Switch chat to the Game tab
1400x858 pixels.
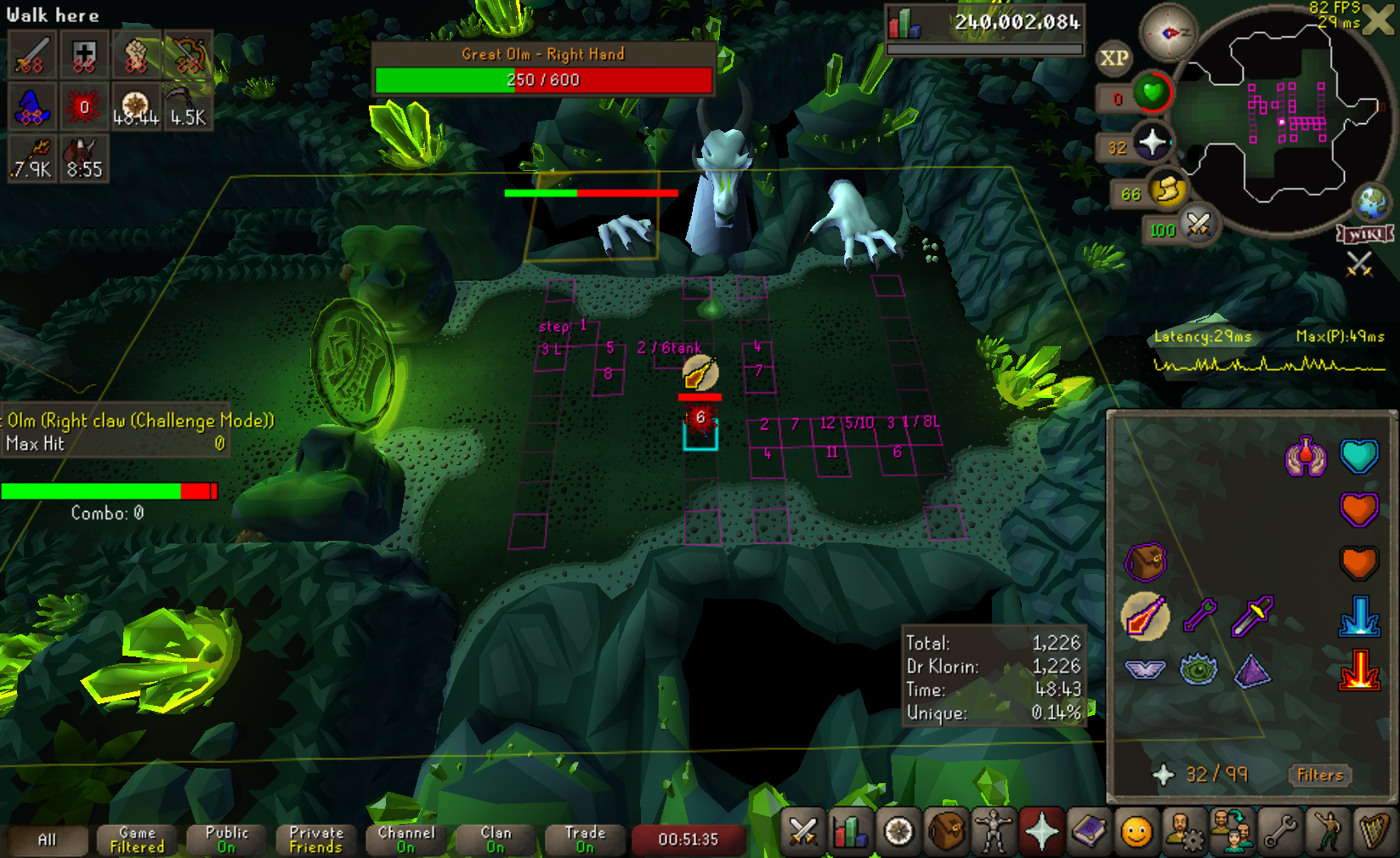tap(137, 840)
